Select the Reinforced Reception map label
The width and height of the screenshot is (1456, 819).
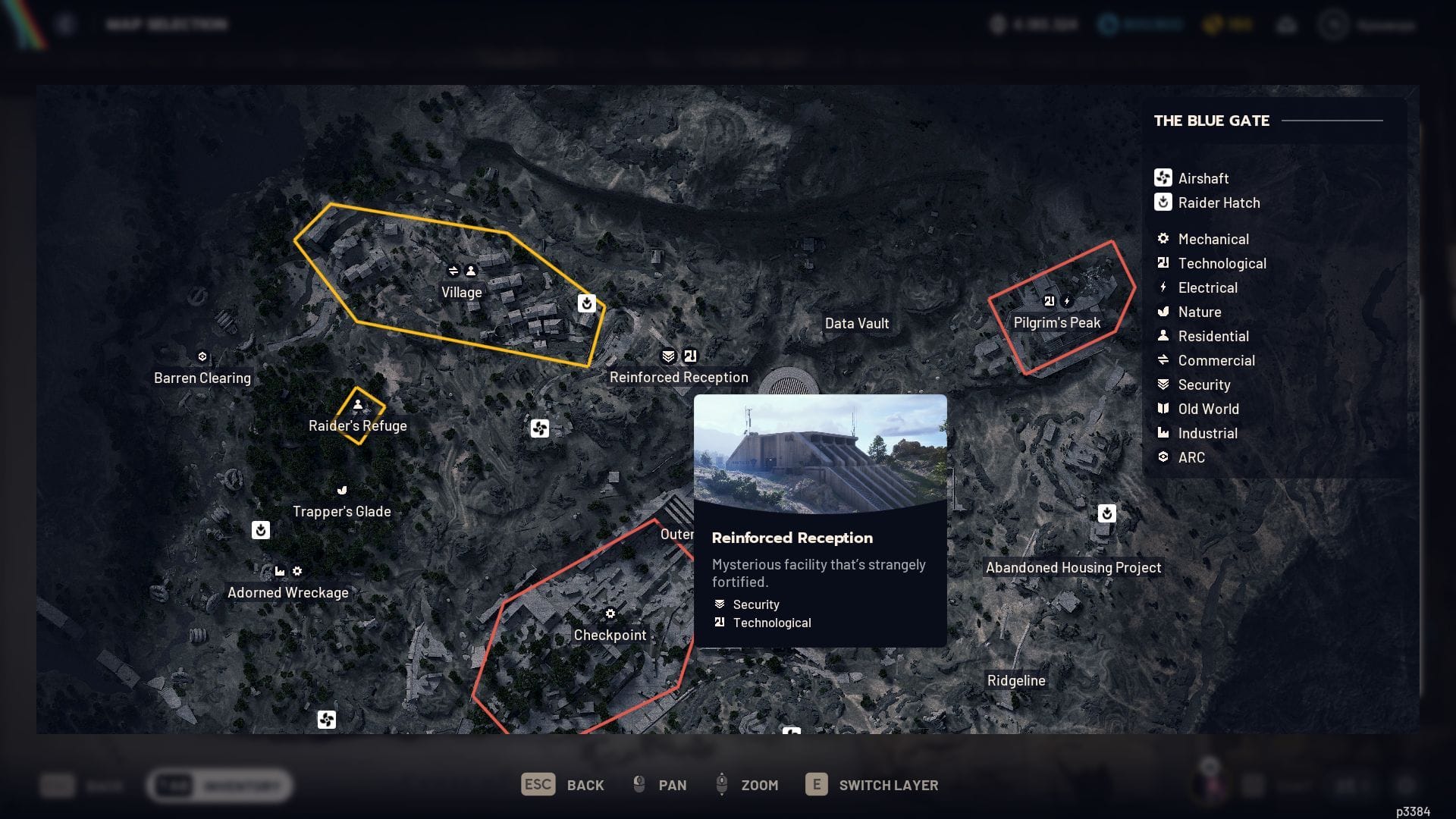click(x=679, y=378)
